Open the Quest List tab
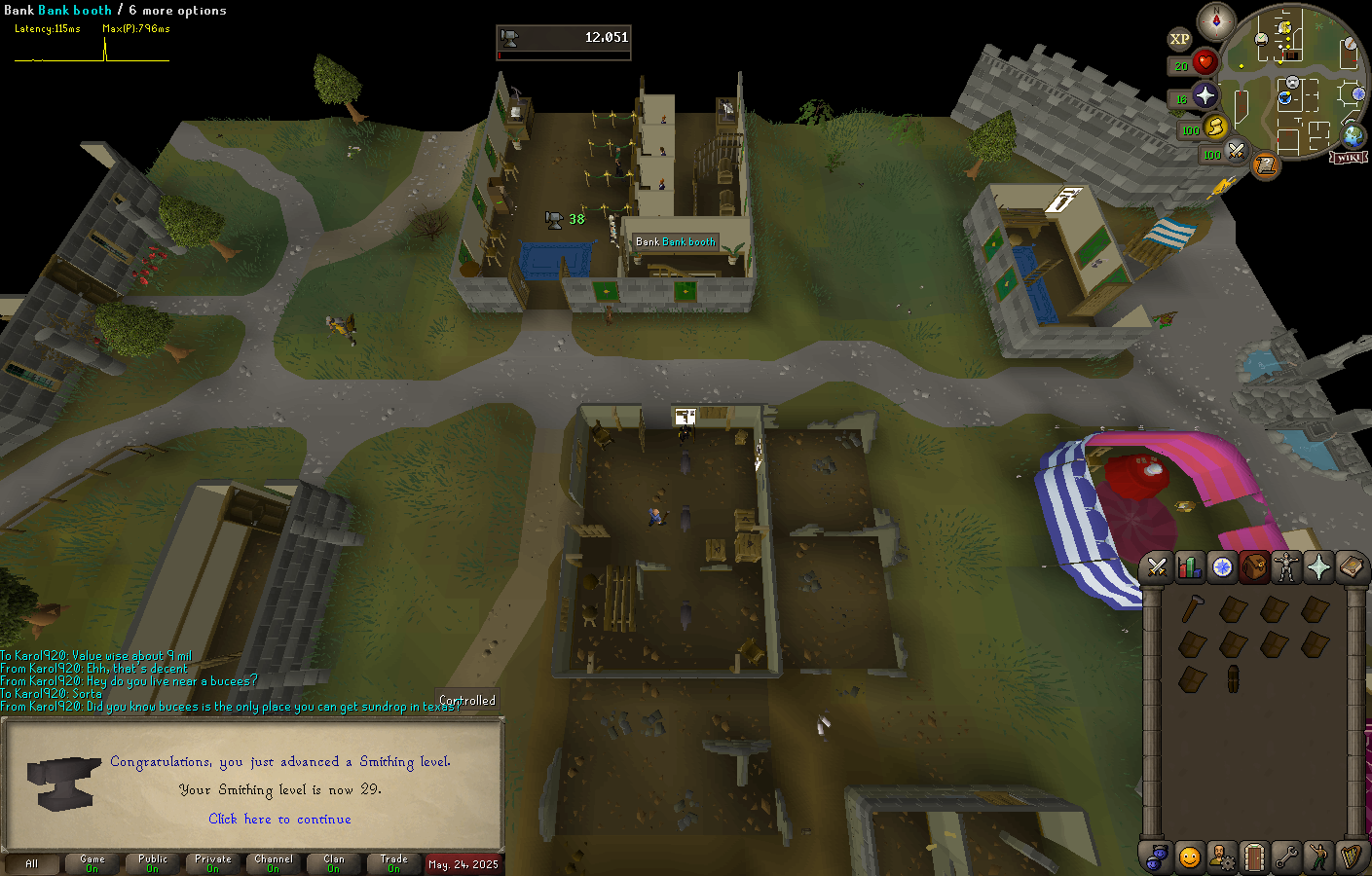The width and height of the screenshot is (1372, 876). (1222, 566)
